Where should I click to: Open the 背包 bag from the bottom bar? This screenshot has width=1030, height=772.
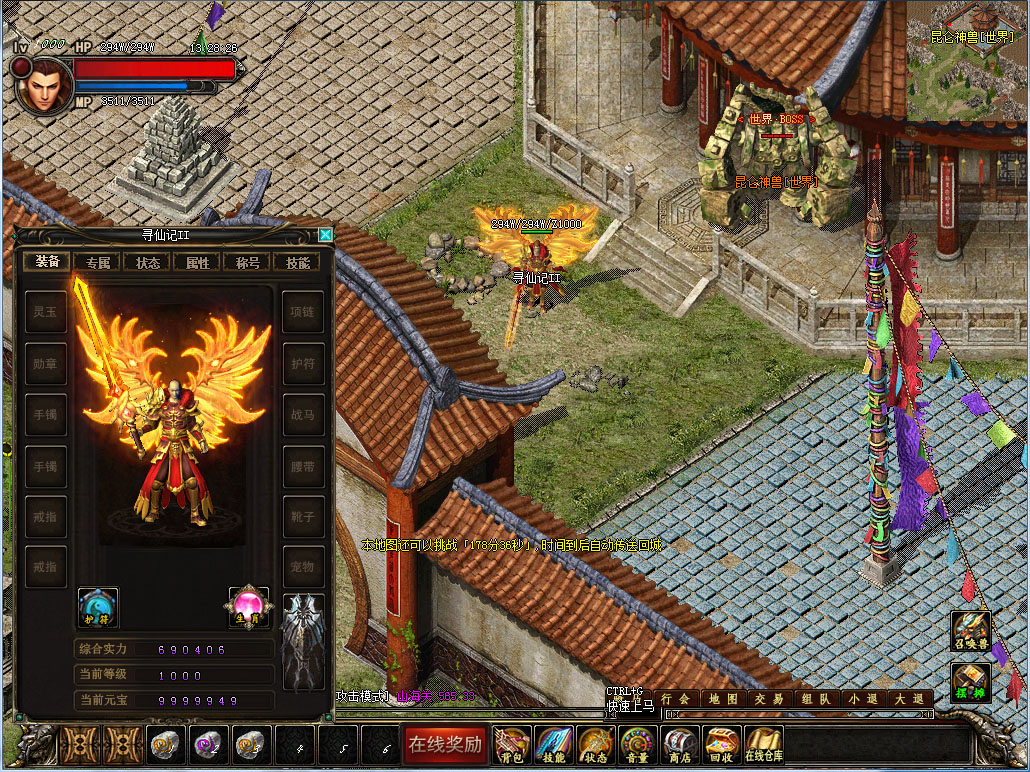coord(512,744)
